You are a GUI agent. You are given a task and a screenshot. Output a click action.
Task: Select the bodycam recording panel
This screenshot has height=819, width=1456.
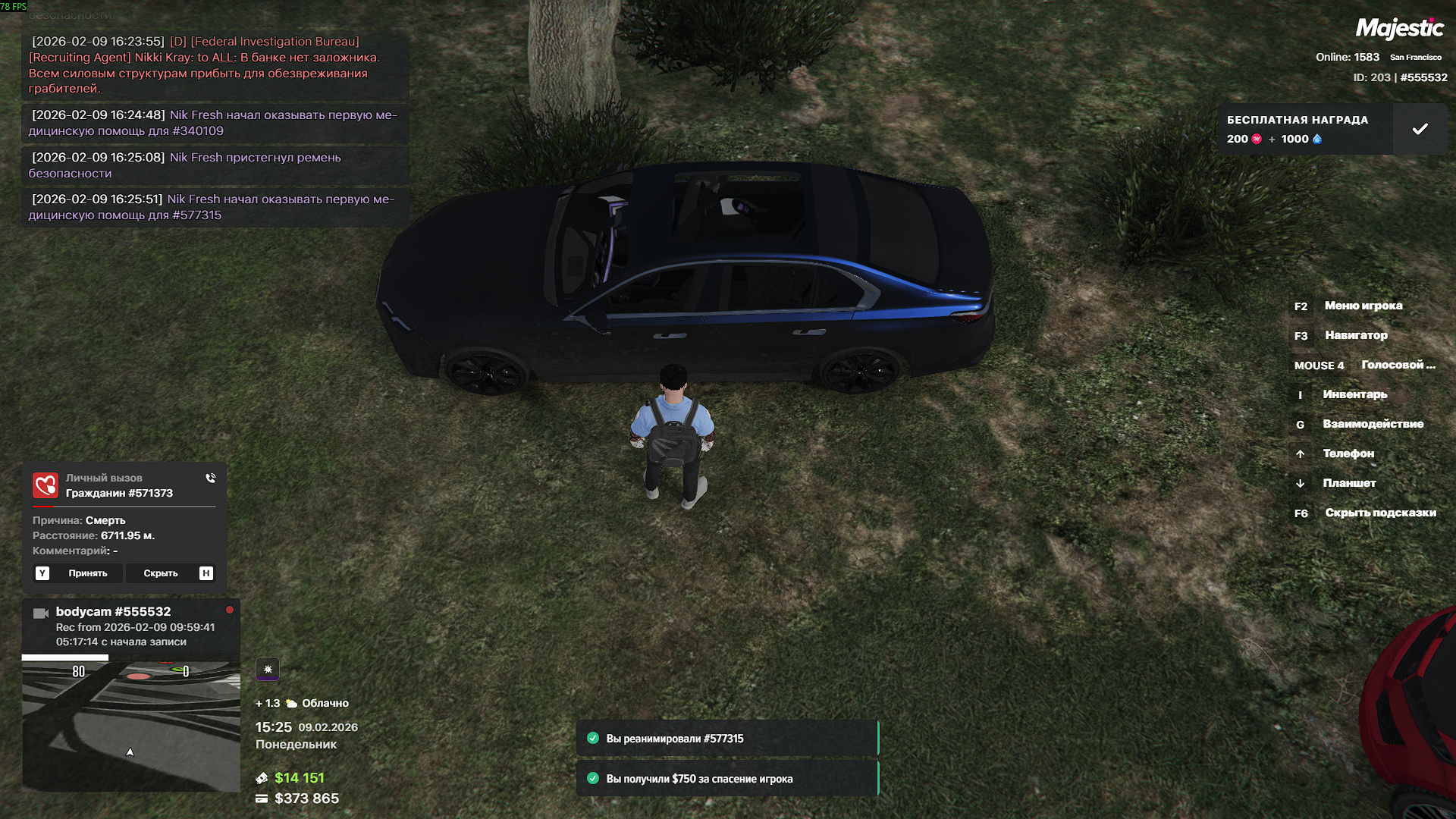[x=130, y=626]
